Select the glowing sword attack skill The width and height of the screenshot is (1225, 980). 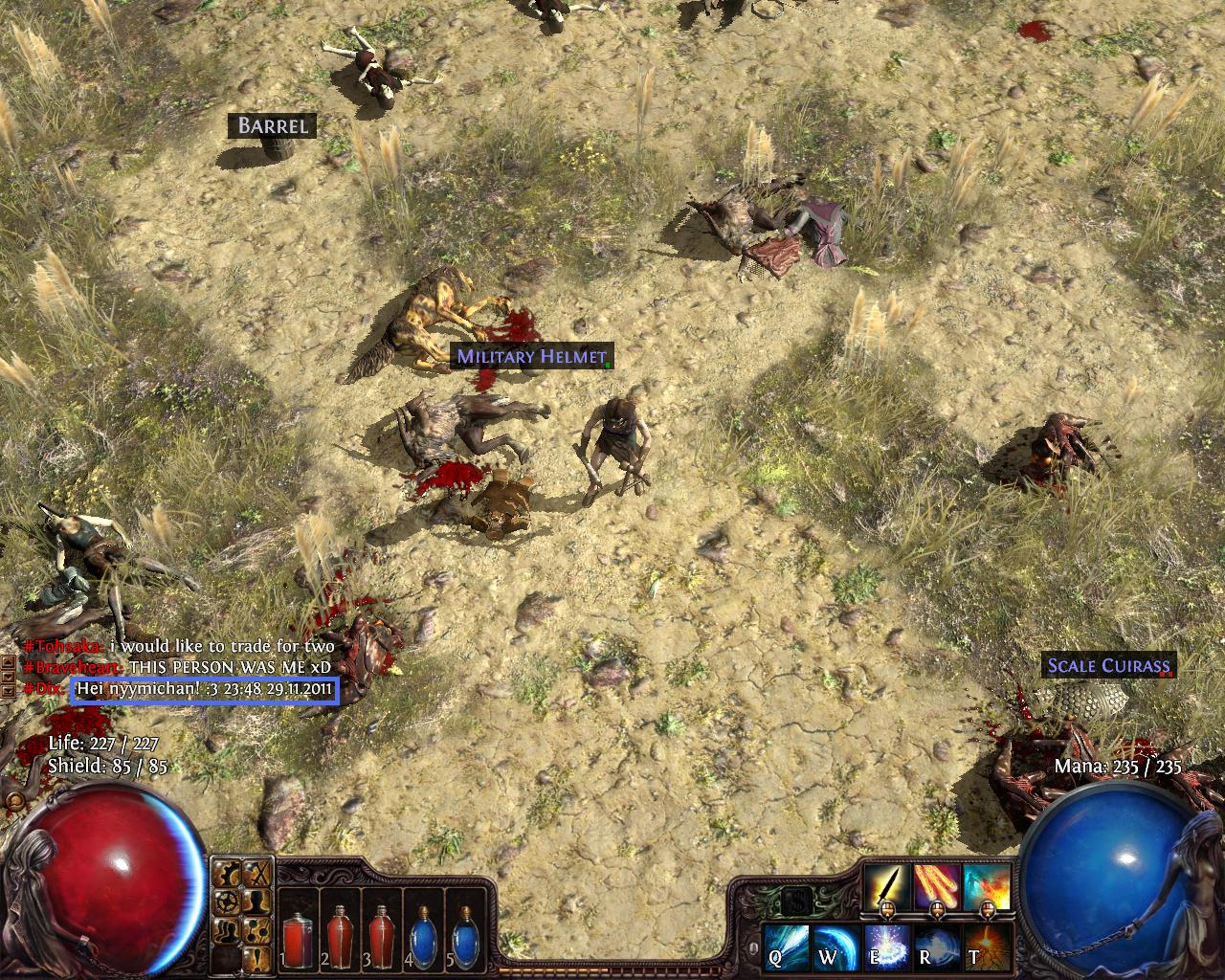click(887, 887)
